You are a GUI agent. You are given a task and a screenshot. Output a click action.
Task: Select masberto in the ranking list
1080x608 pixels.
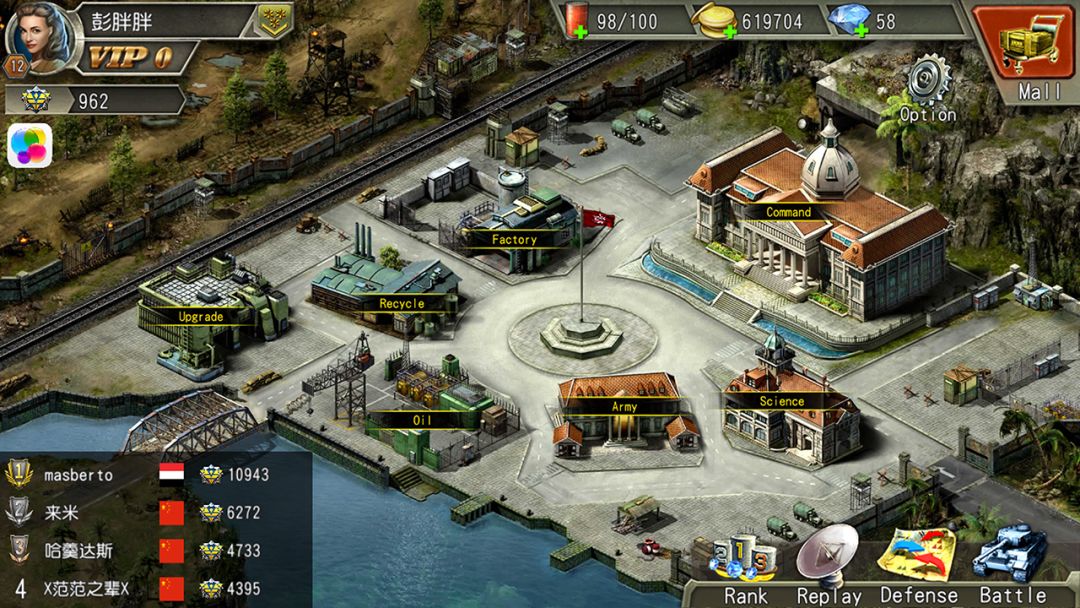pyautogui.click(x=78, y=475)
